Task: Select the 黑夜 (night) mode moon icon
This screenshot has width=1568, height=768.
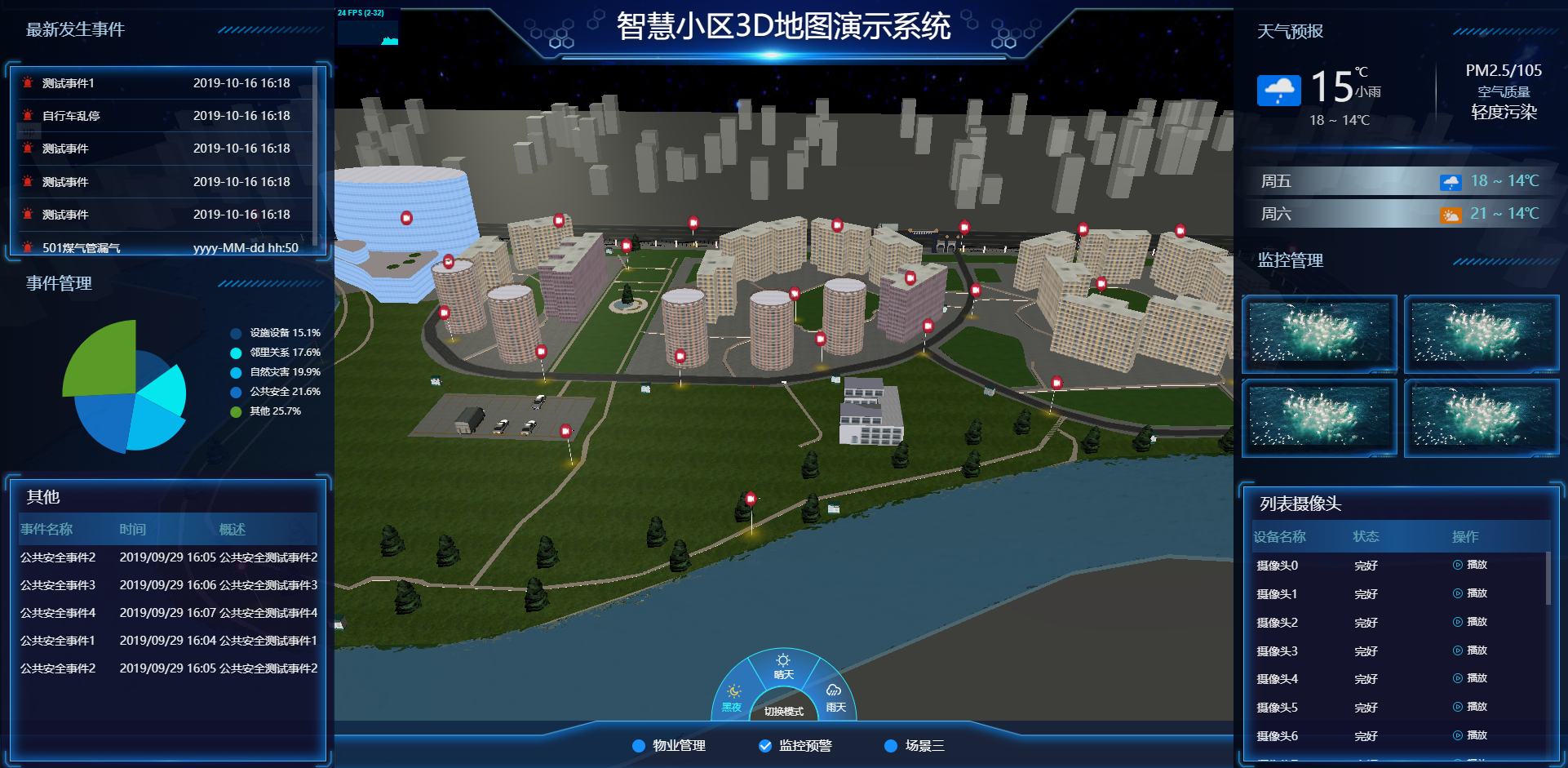Action: pyautogui.click(x=733, y=690)
